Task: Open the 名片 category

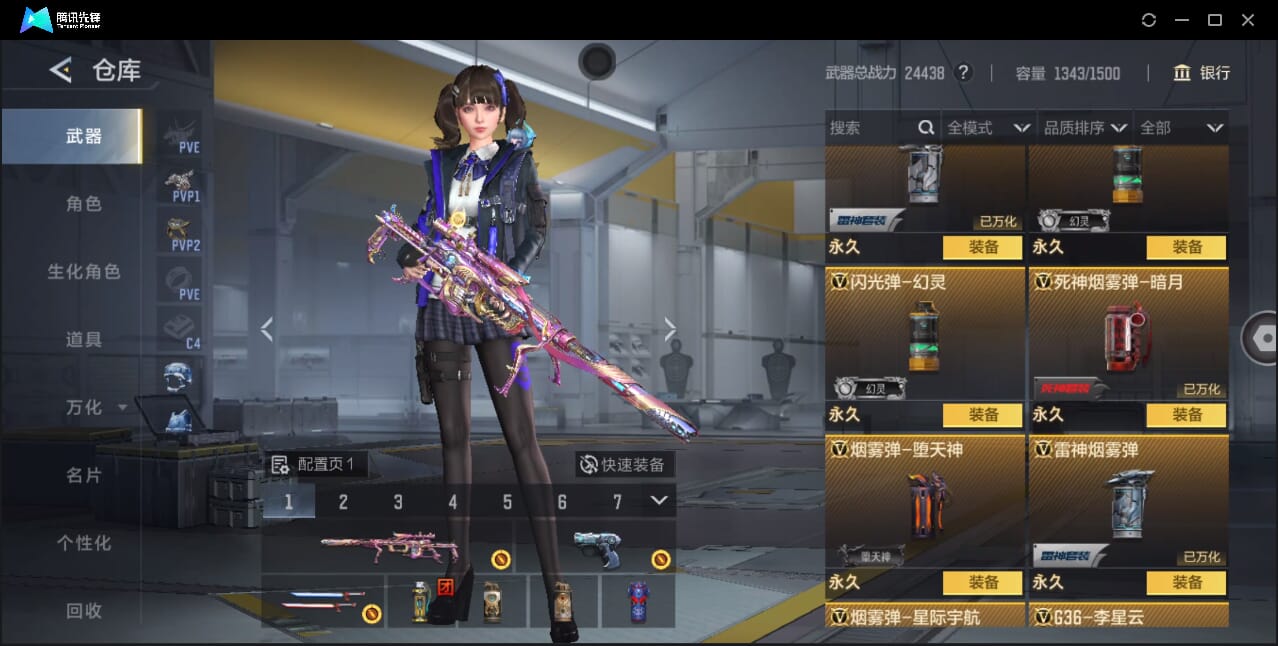Action: tap(84, 475)
